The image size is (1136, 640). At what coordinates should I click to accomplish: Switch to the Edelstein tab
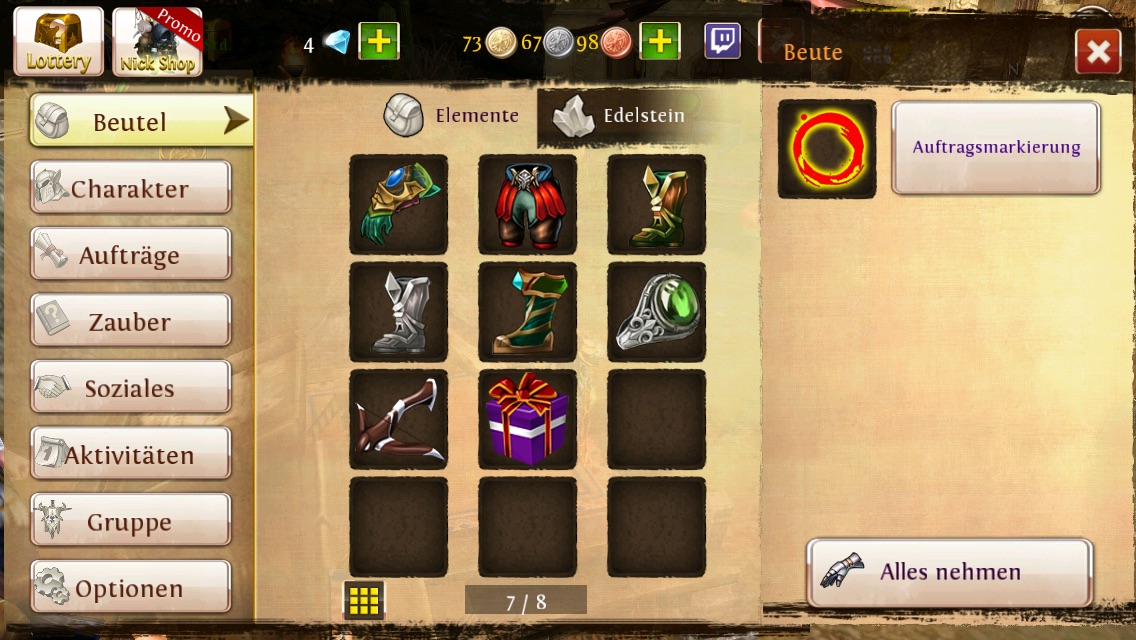point(619,116)
